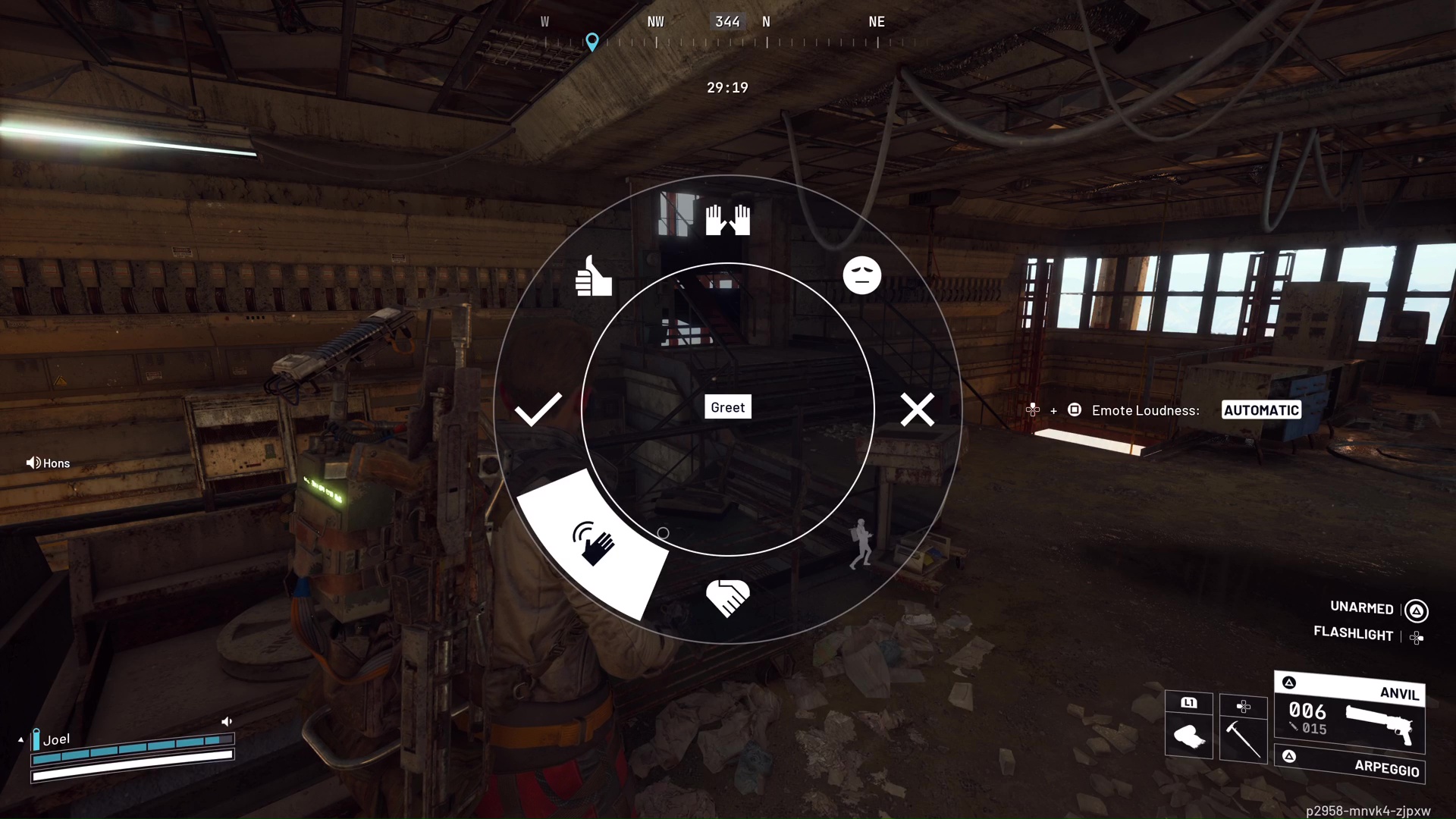
Task: Click Joel's health bar
Action: click(x=133, y=755)
